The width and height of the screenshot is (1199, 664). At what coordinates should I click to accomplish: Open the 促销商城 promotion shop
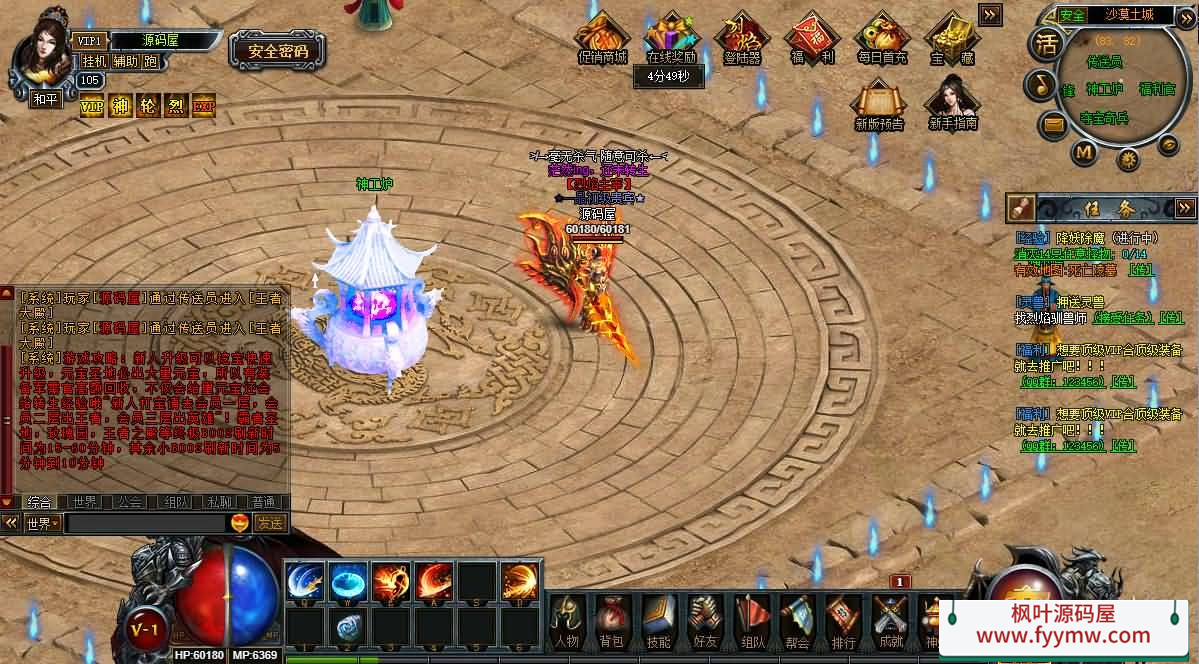602,38
